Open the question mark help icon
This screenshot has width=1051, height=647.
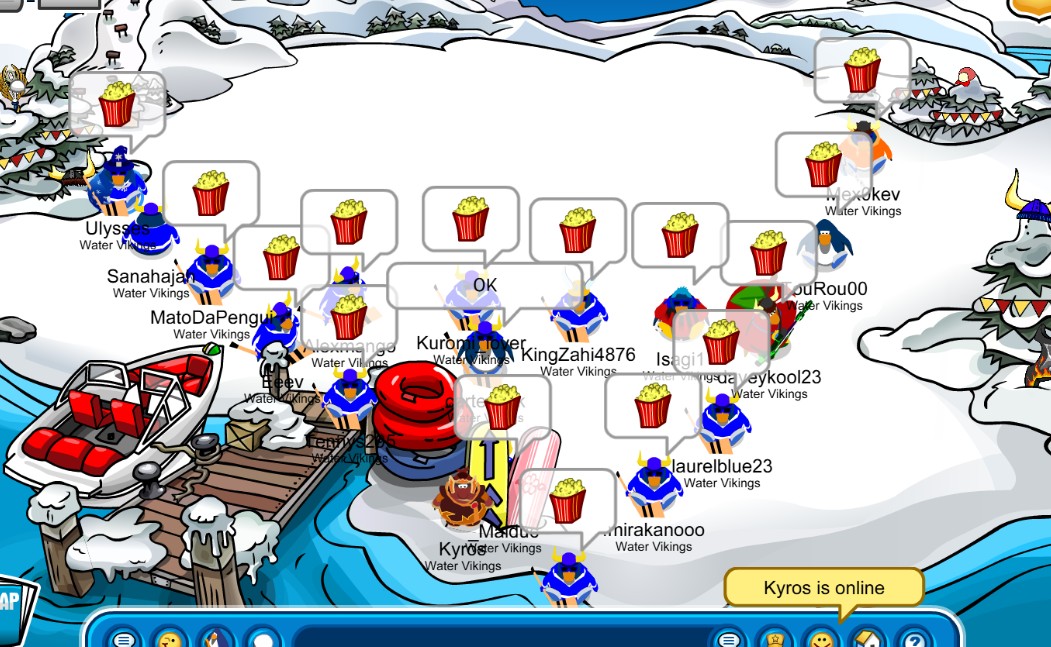[912, 638]
